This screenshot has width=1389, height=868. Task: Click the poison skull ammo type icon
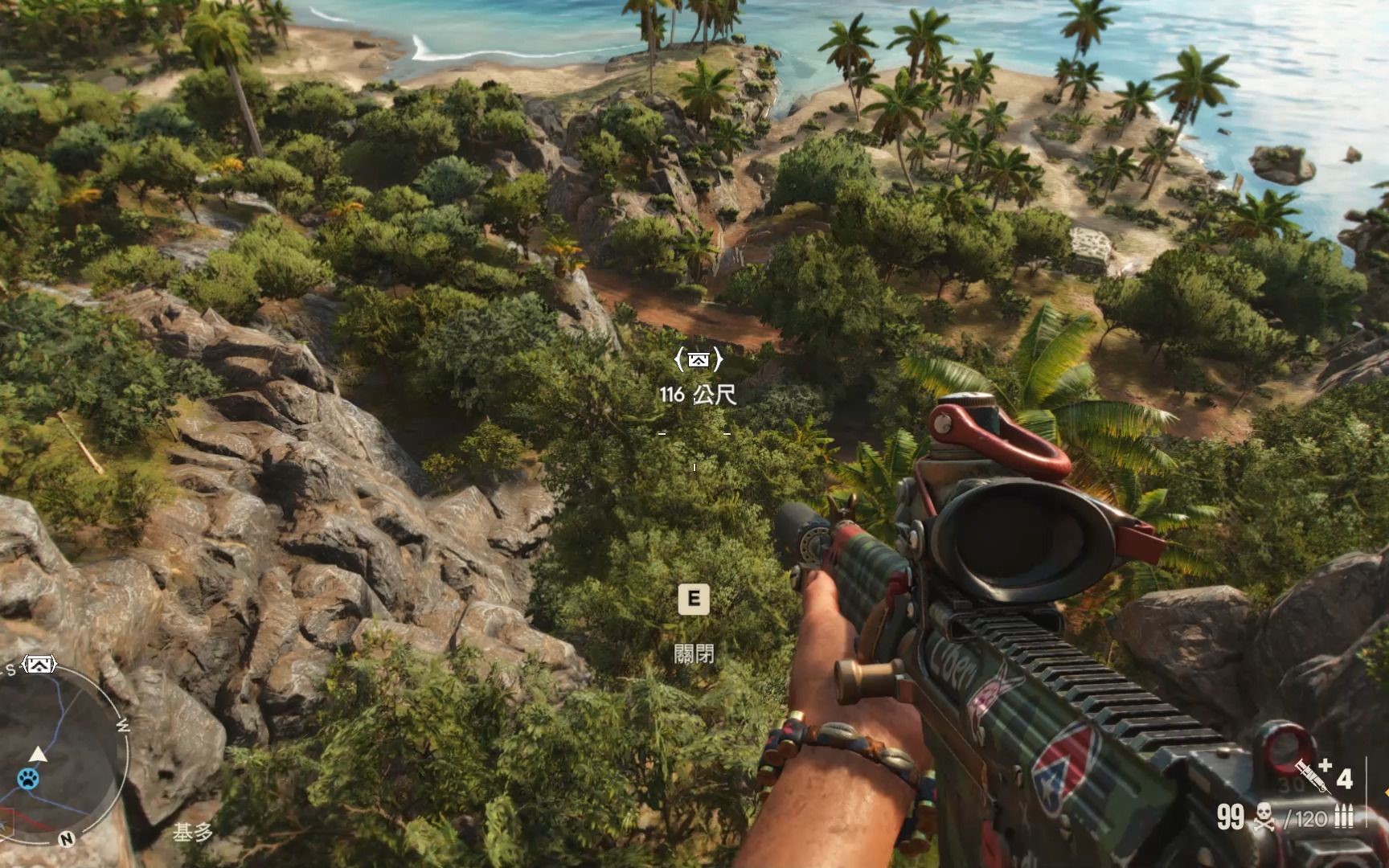[x=1264, y=817]
